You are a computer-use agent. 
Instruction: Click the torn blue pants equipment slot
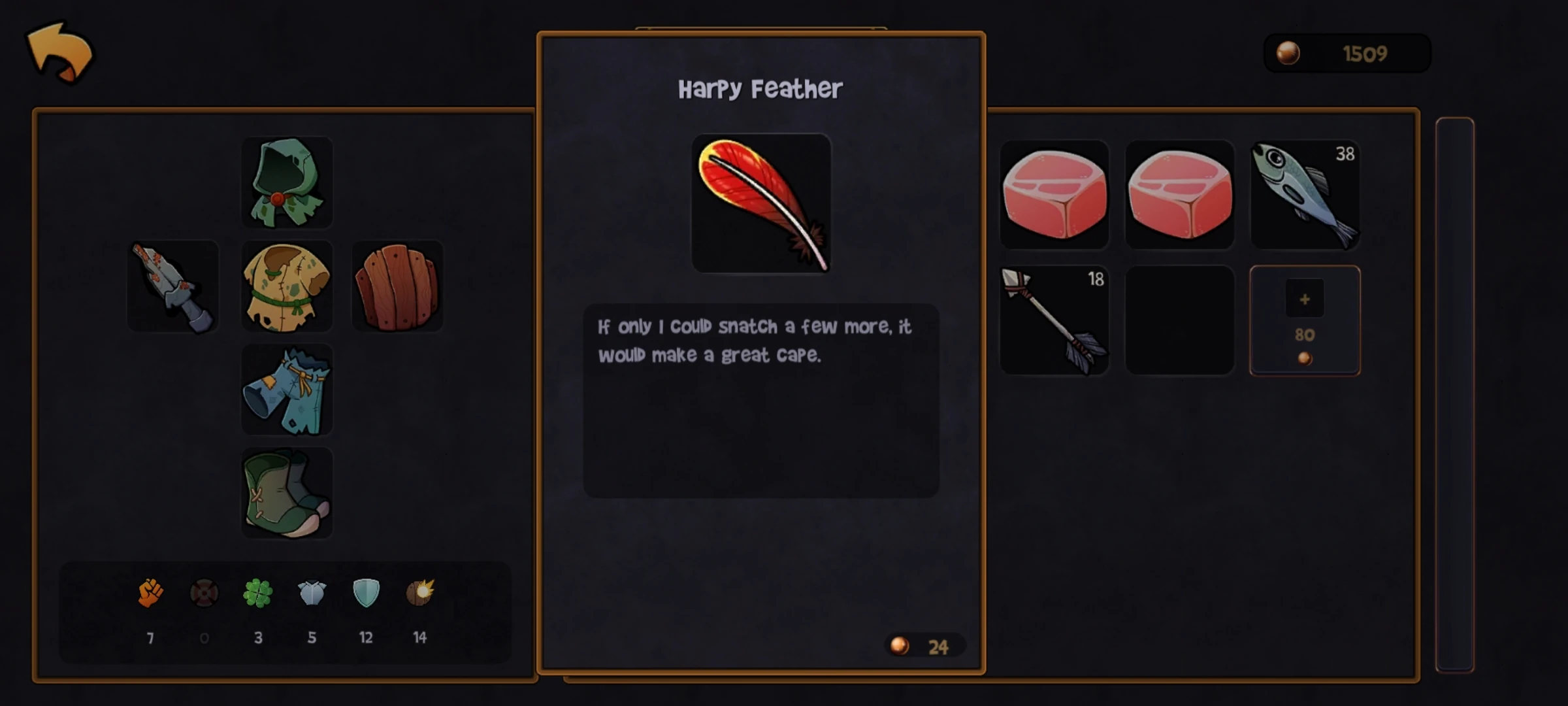(x=287, y=390)
